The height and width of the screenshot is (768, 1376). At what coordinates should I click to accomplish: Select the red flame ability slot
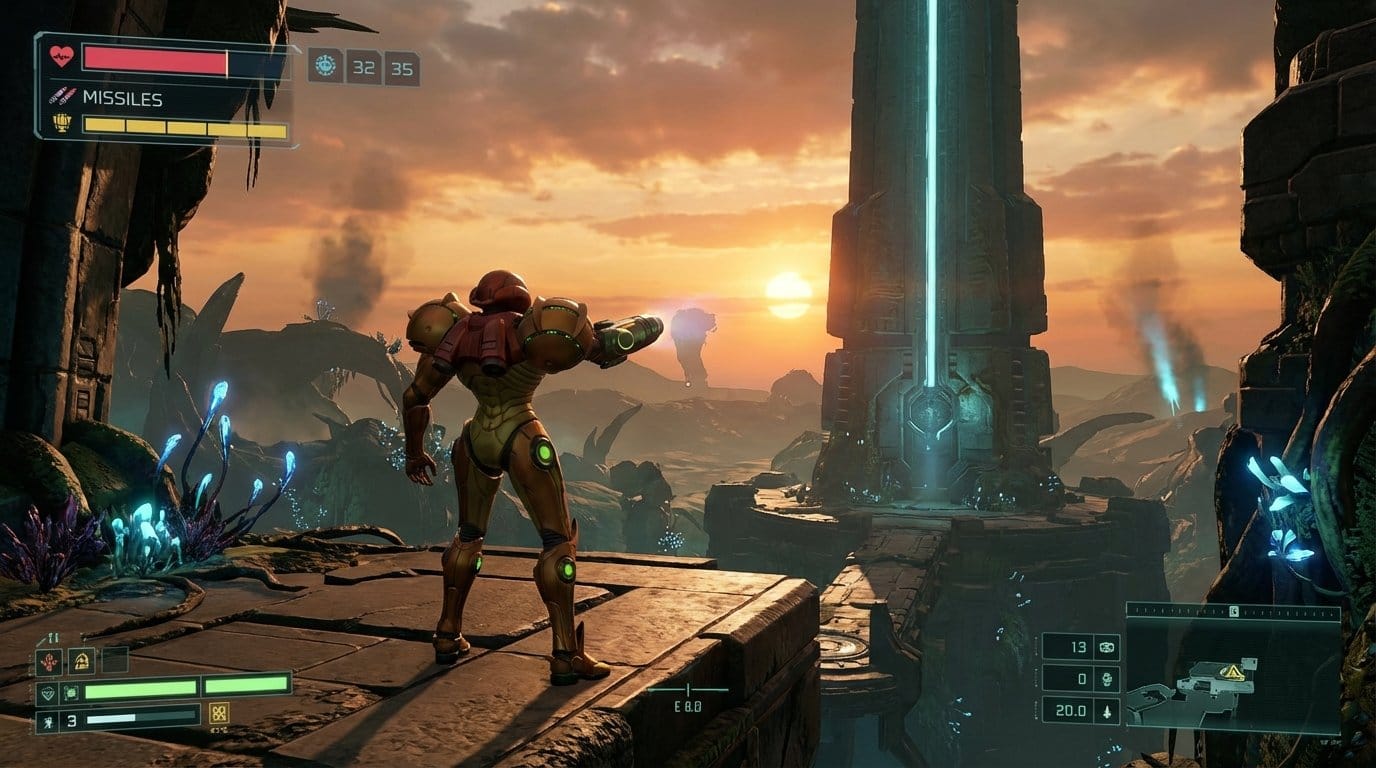tap(49, 661)
